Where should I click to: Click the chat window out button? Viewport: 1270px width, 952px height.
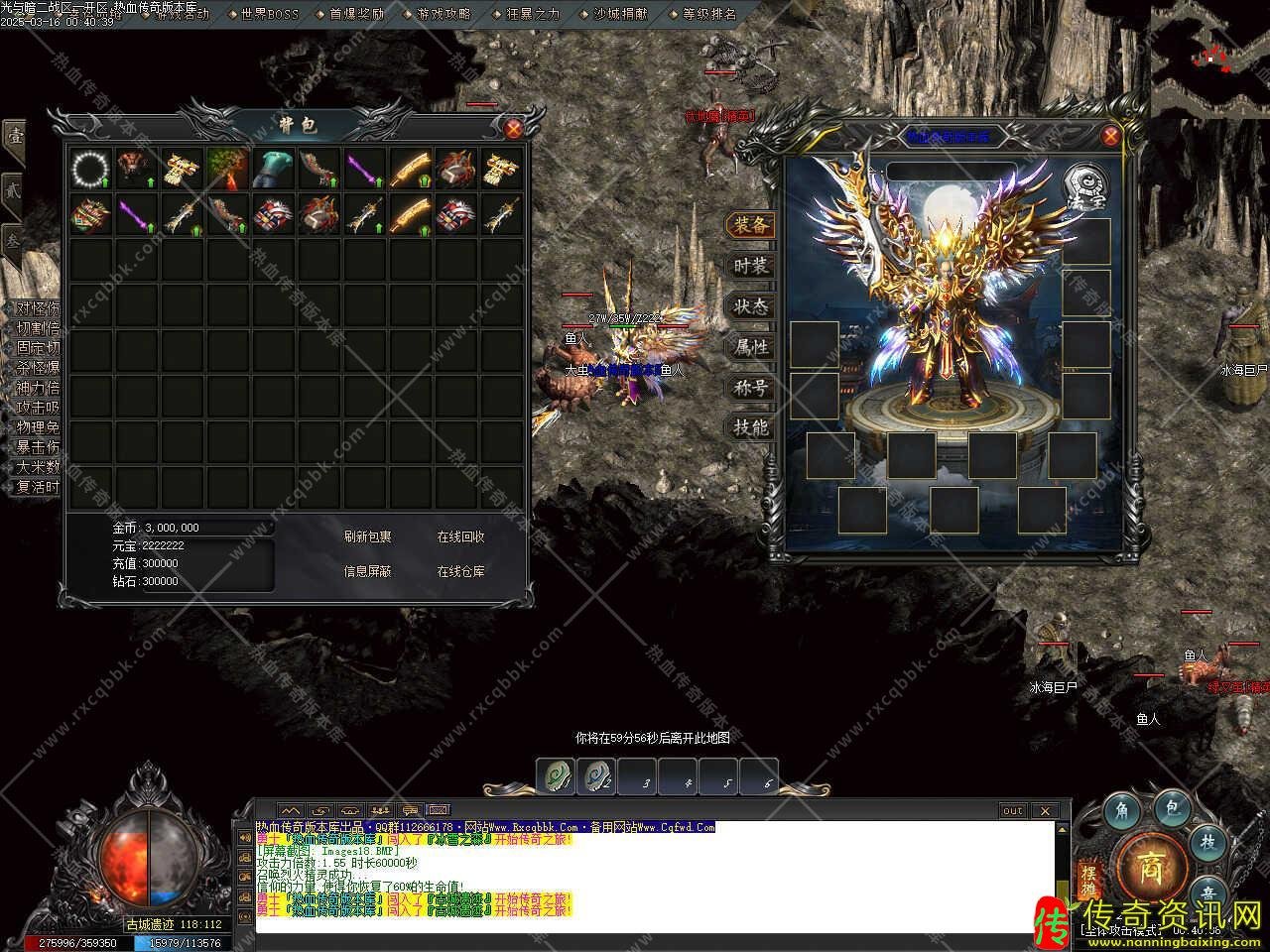[1012, 810]
